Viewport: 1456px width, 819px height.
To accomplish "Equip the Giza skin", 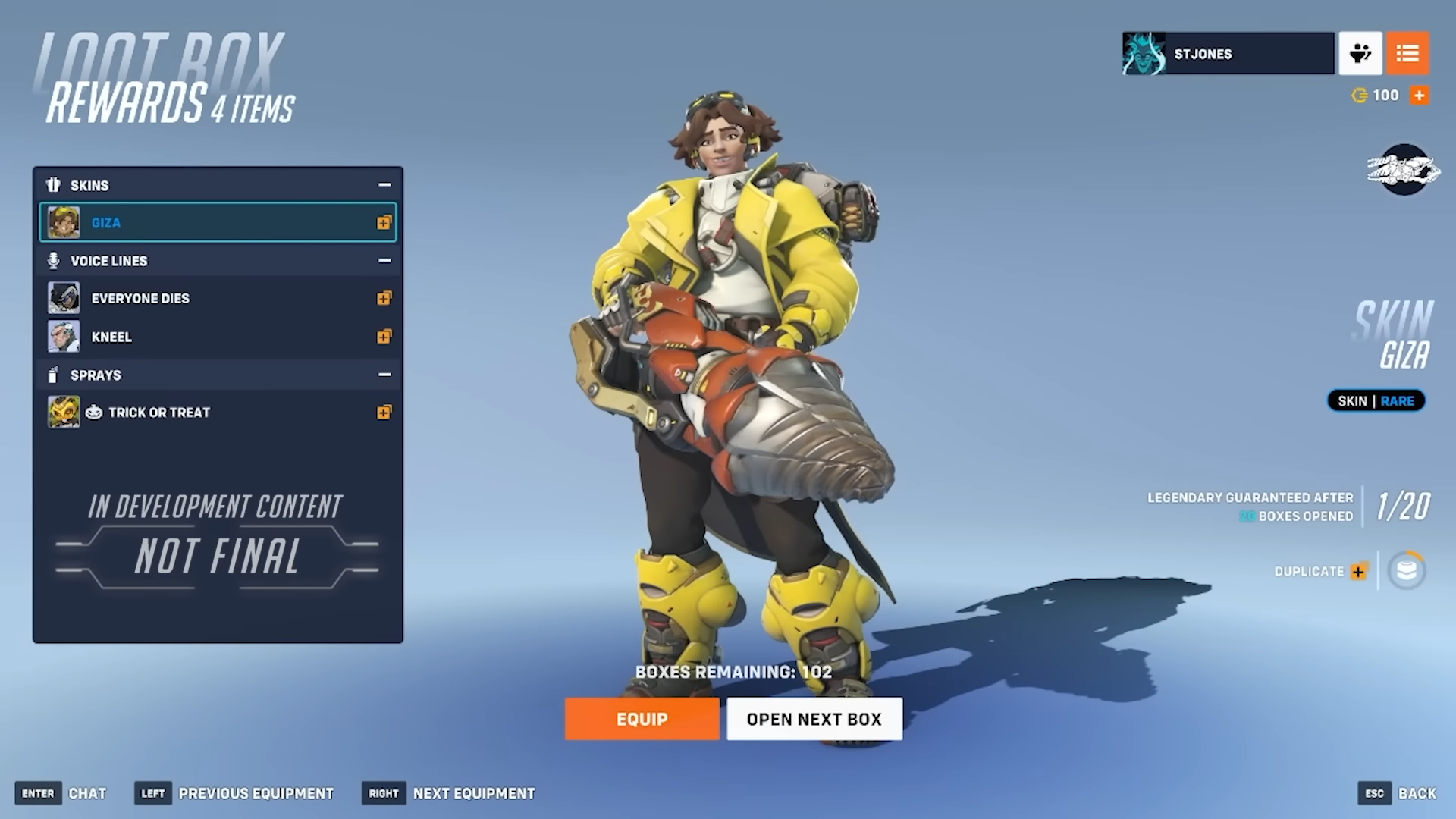I will coord(642,719).
